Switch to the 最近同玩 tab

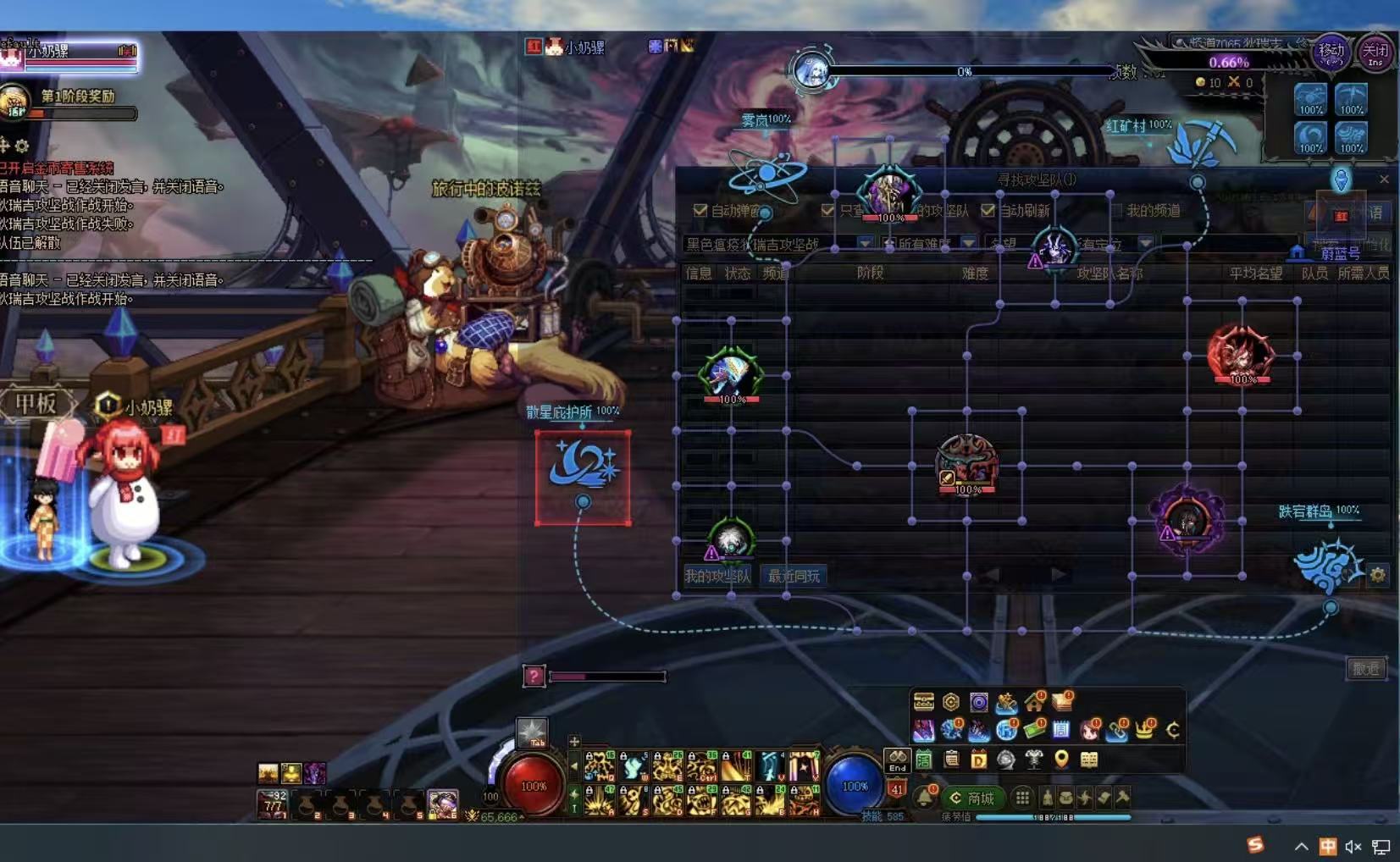(x=794, y=577)
